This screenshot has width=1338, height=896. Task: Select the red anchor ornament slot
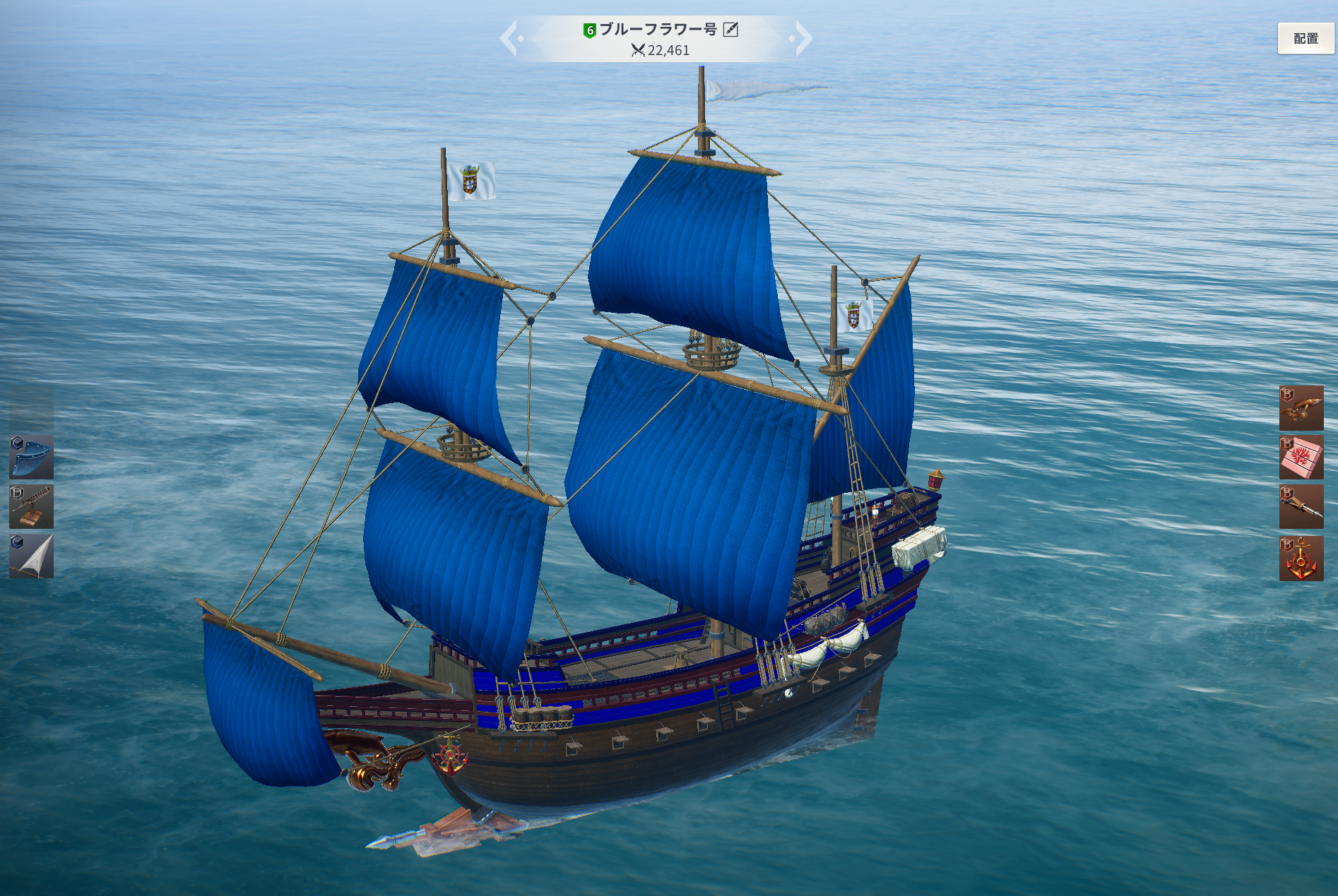(x=1301, y=558)
